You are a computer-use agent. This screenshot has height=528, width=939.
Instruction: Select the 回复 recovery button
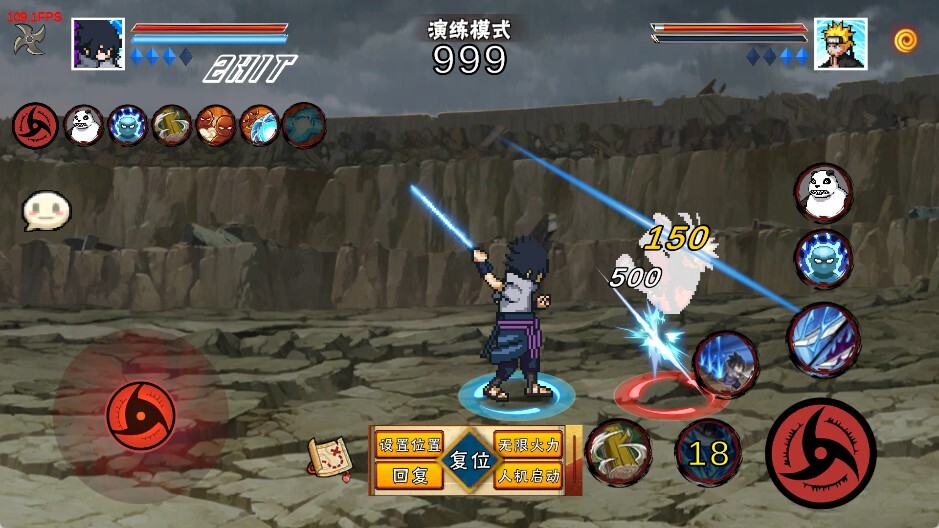point(408,476)
